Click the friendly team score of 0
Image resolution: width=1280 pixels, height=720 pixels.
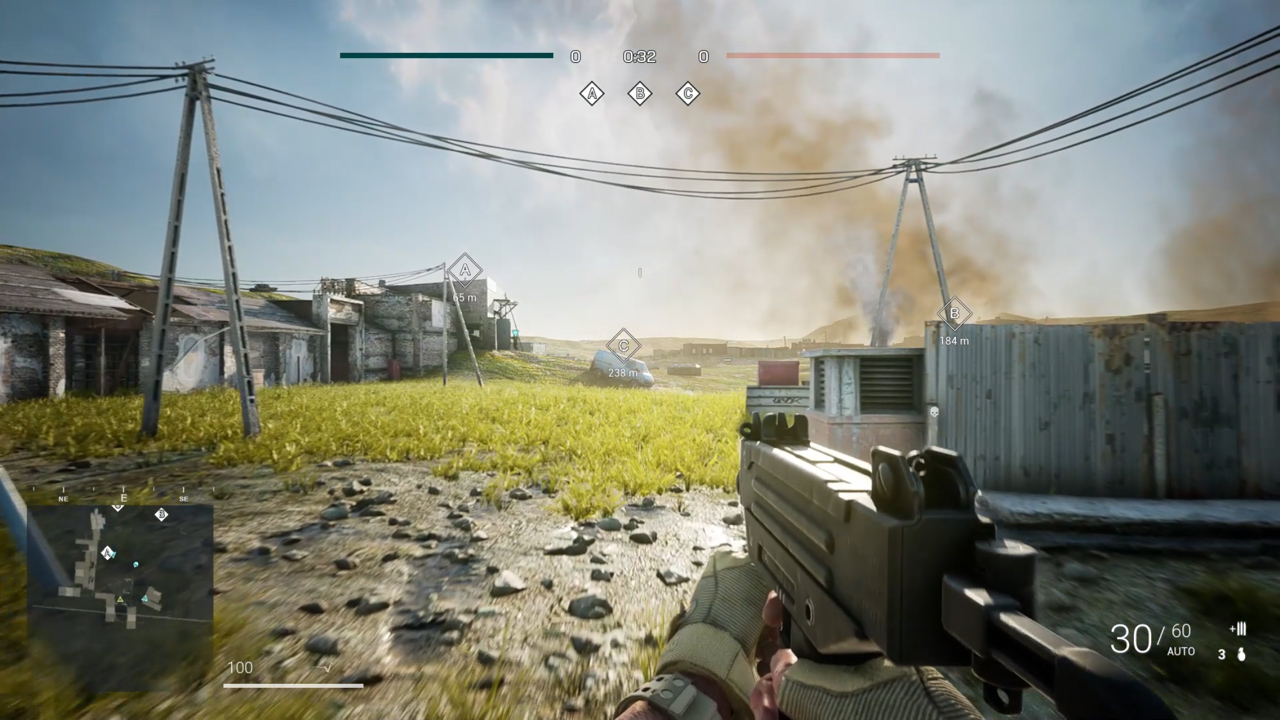(x=575, y=56)
